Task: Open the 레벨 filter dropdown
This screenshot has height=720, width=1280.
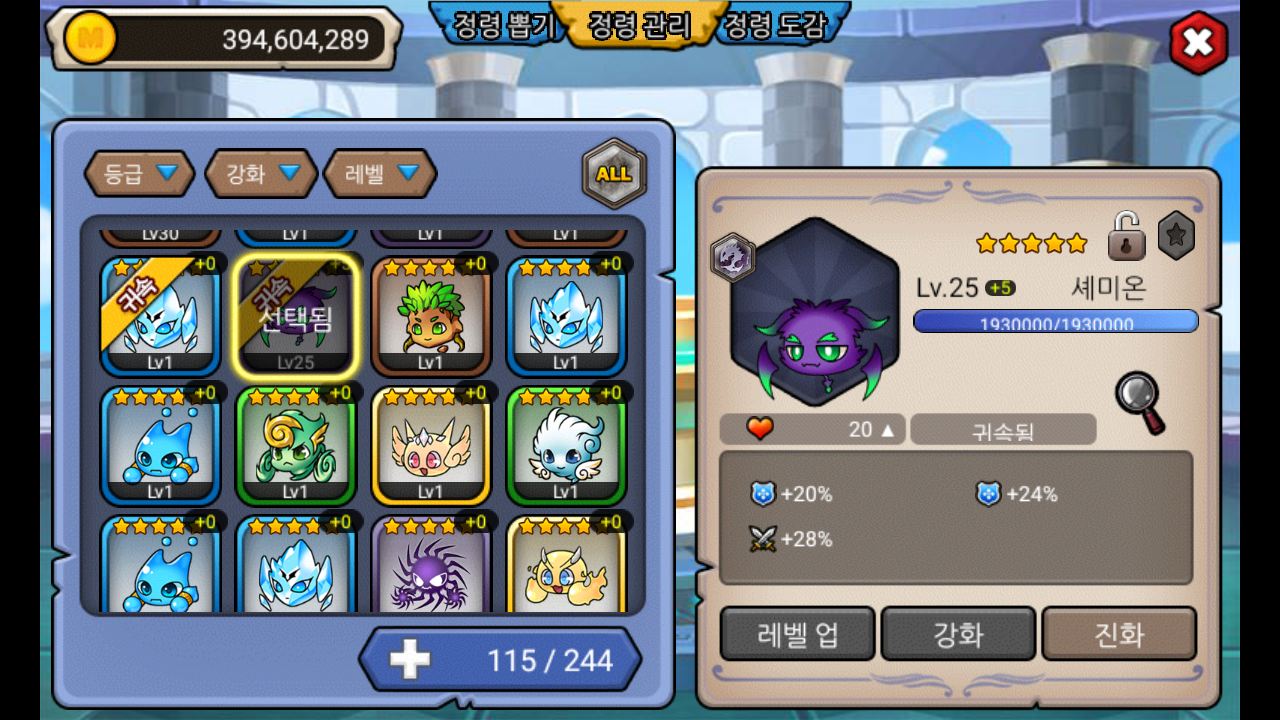Action: pyautogui.click(x=380, y=174)
